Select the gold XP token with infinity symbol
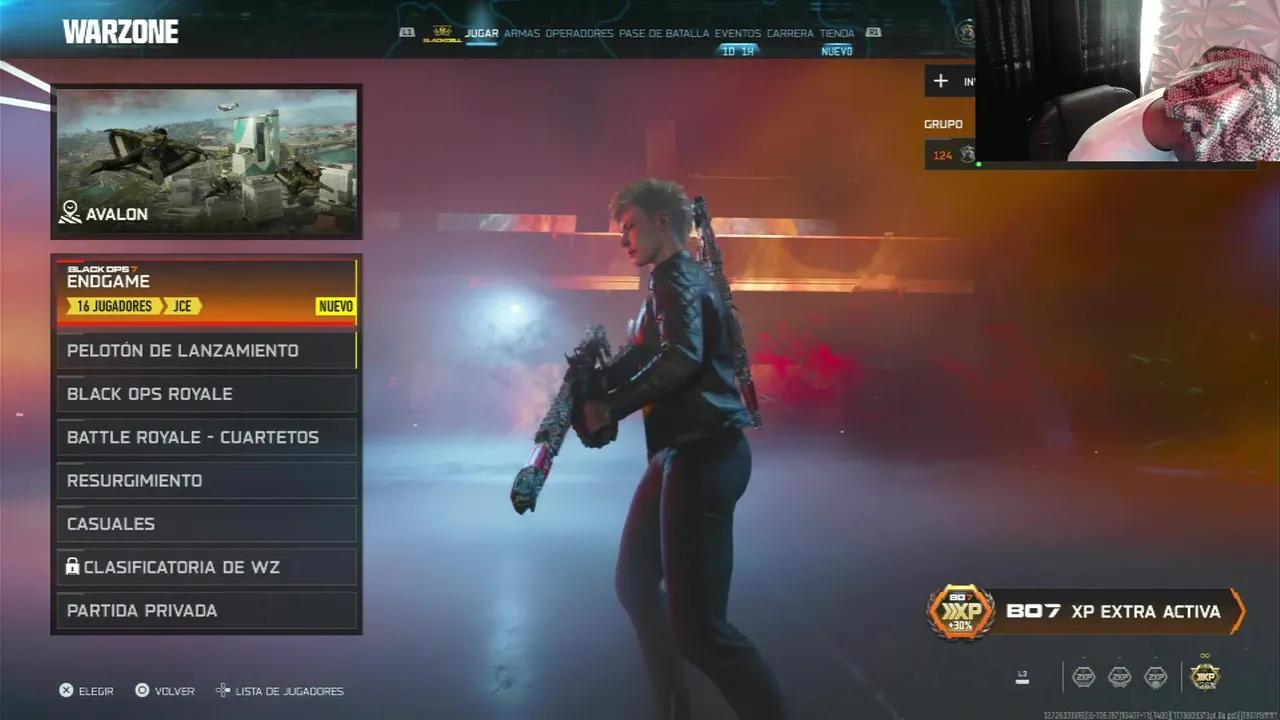Viewport: 1280px width, 720px height. [x=1205, y=677]
